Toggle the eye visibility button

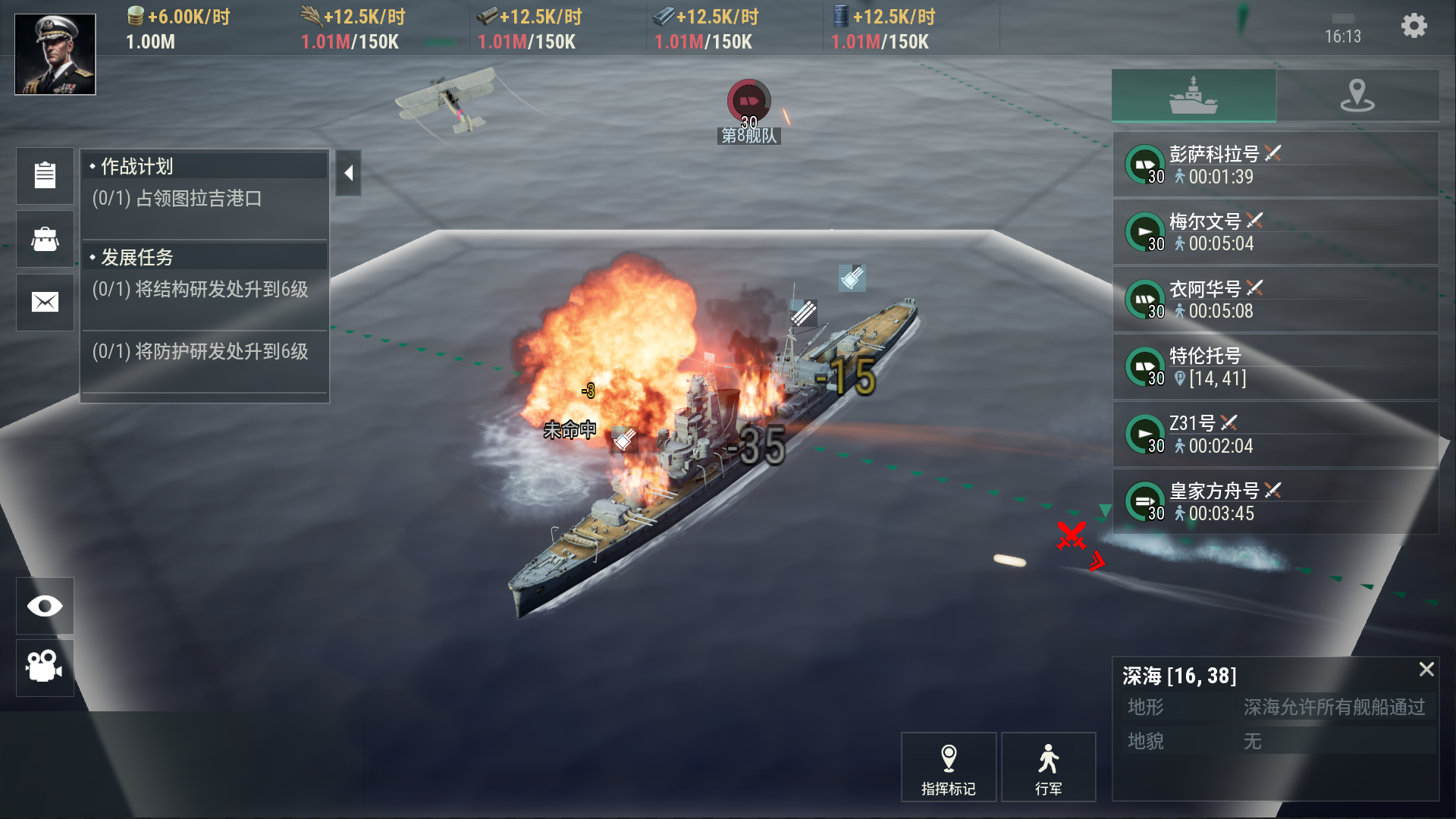(x=45, y=606)
